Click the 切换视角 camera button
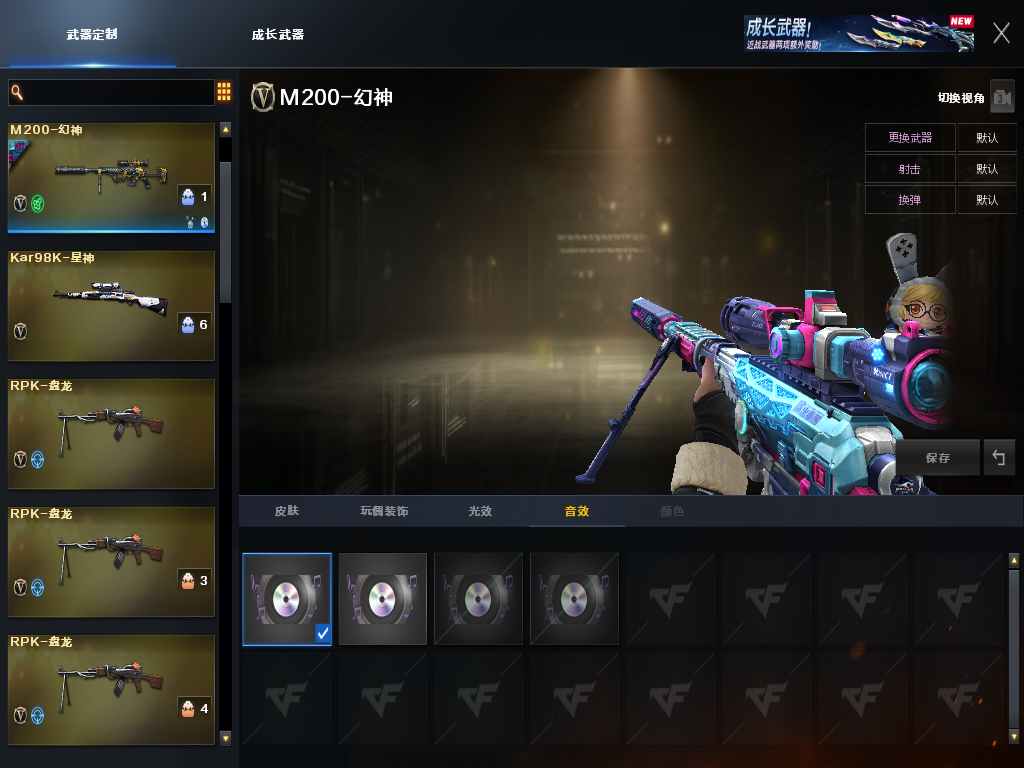The height and width of the screenshot is (768, 1024). pos(1002,97)
